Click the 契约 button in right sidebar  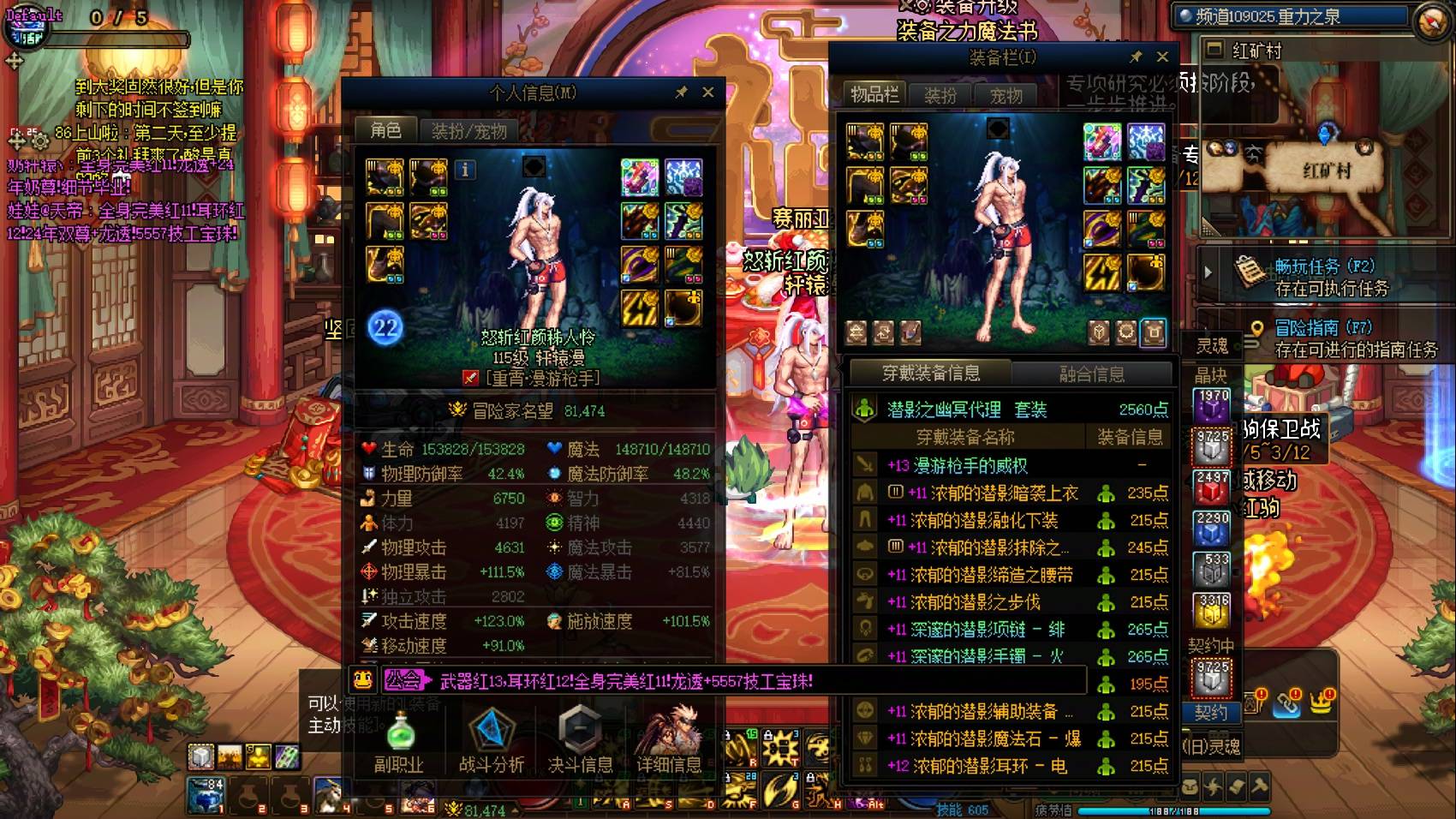click(x=1213, y=713)
